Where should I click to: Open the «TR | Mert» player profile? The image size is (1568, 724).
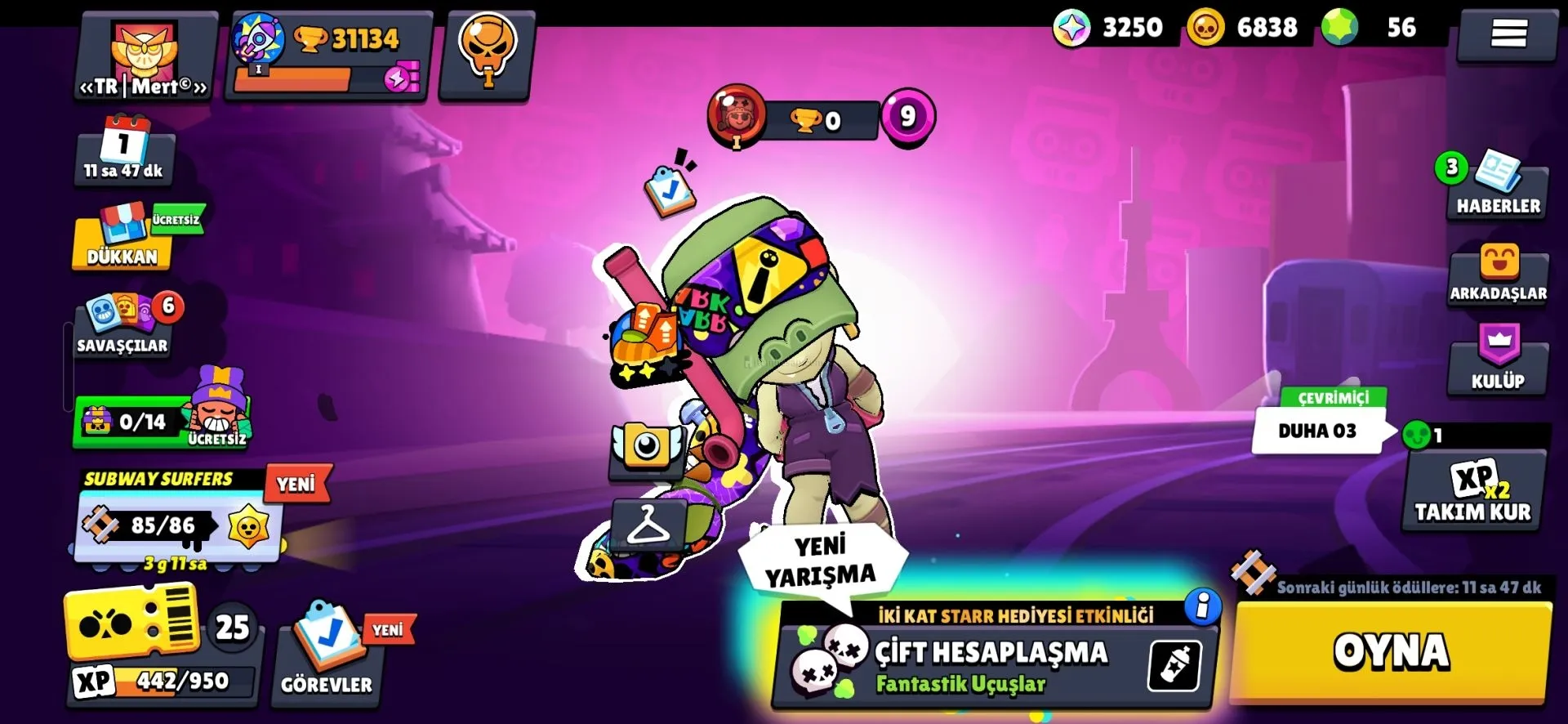pos(145,57)
